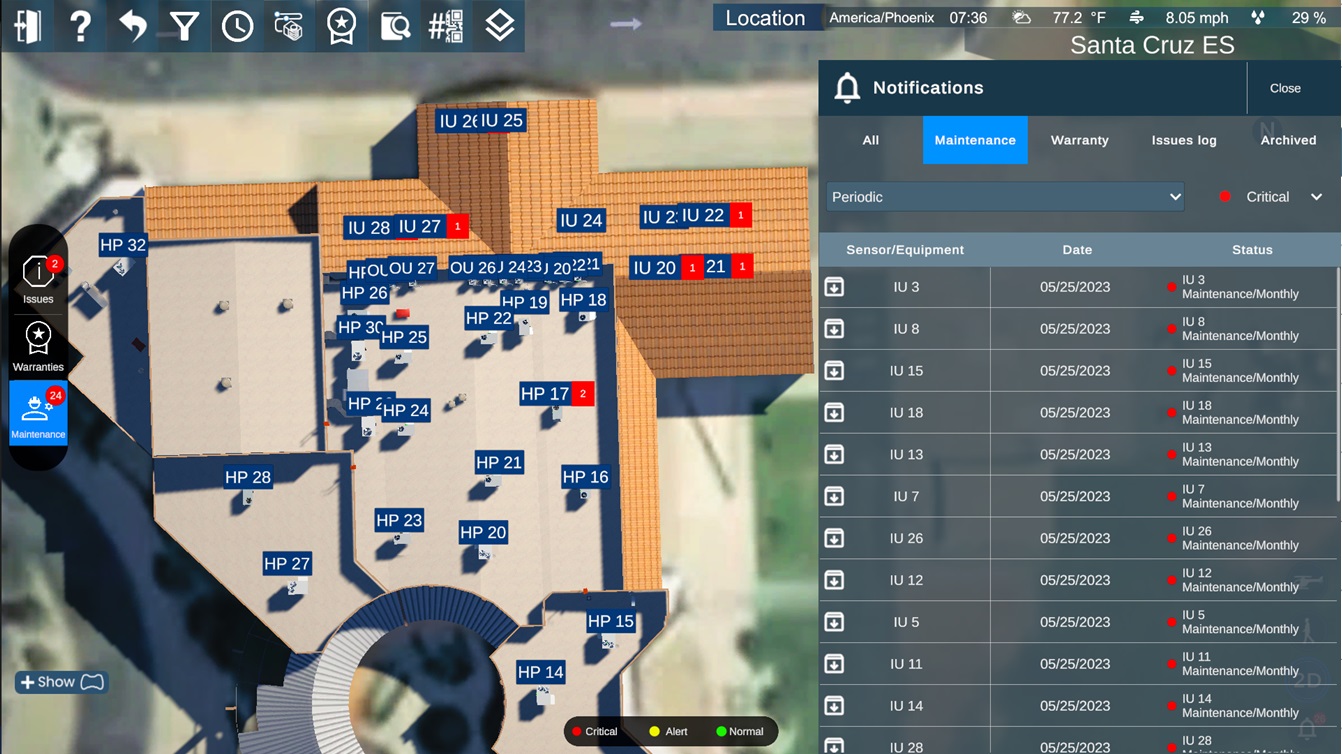The image size is (1342, 754).
Task: Select the HP 17 equipment marker
Action: click(545, 394)
